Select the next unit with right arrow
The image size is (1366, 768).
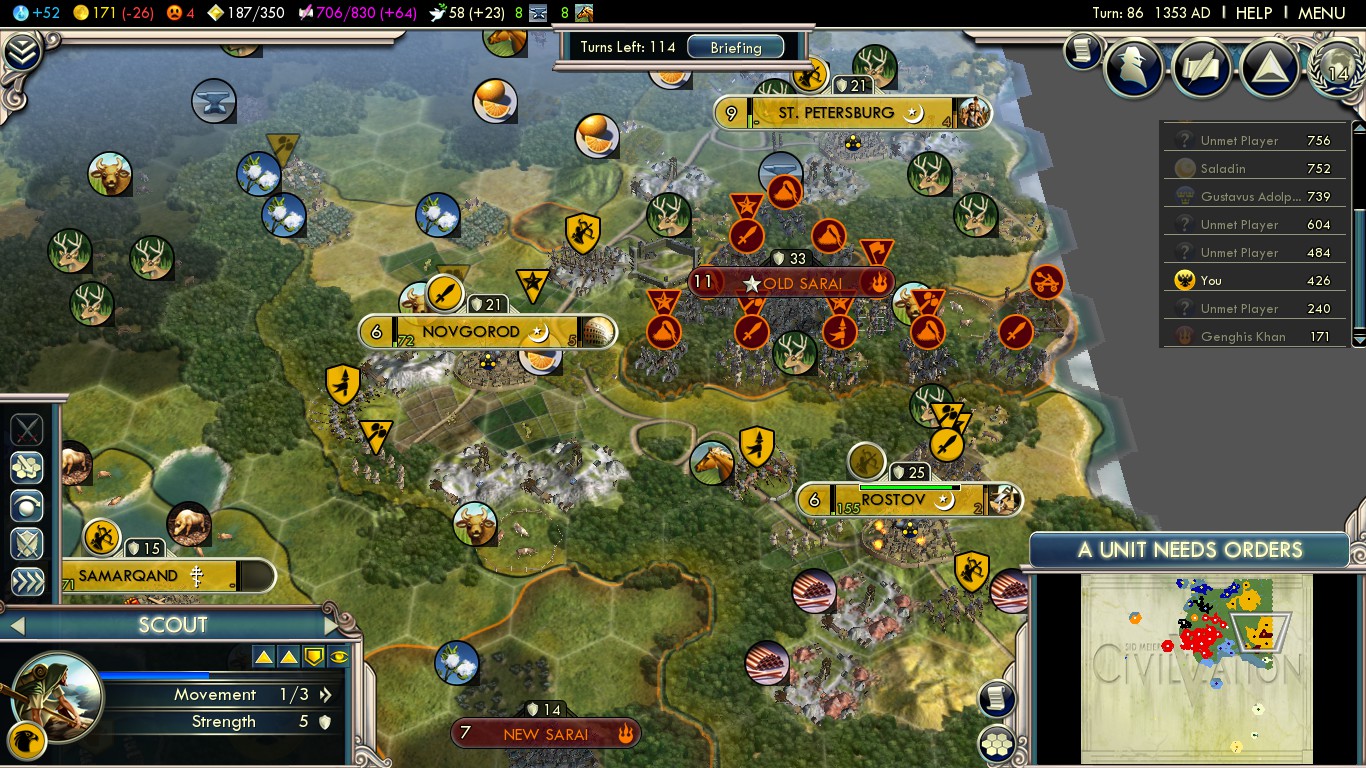tap(331, 626)
